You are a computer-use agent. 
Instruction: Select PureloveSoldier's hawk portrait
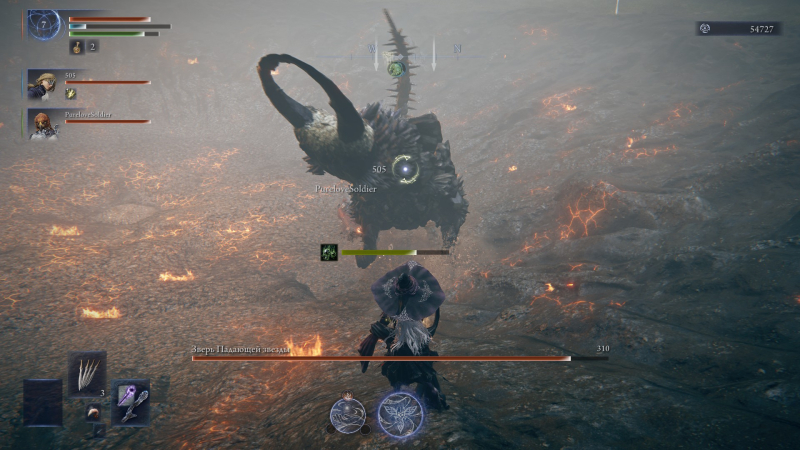click(x=42, y=124)
